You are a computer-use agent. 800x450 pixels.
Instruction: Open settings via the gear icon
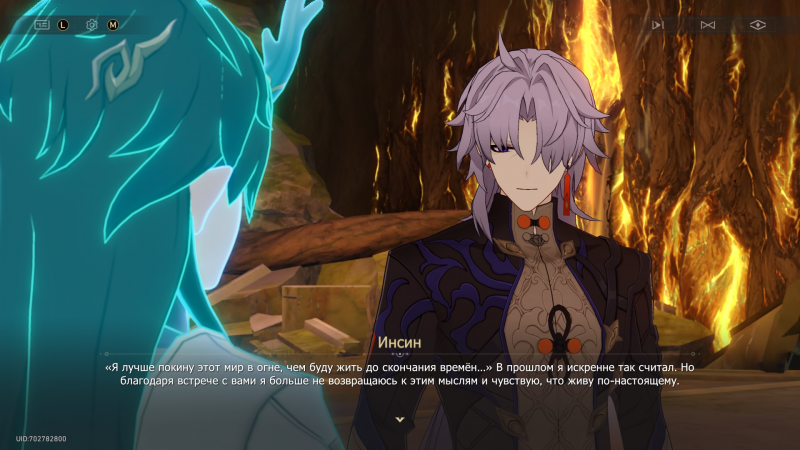coord(92,24)
